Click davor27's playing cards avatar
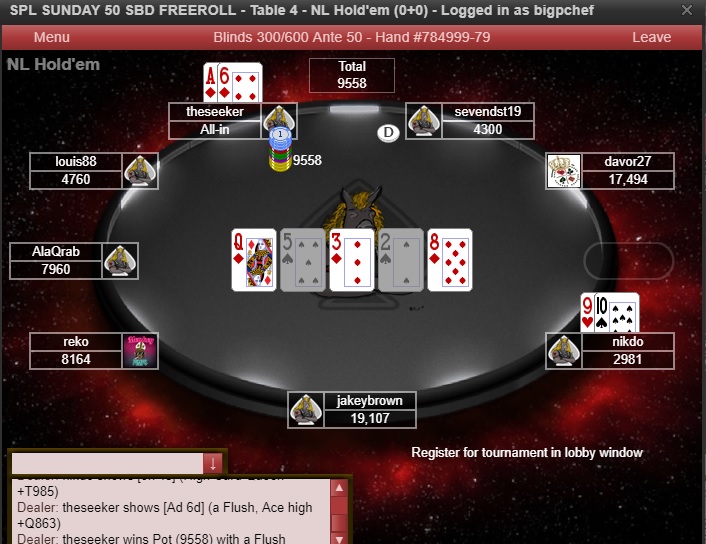 point(563,171)
